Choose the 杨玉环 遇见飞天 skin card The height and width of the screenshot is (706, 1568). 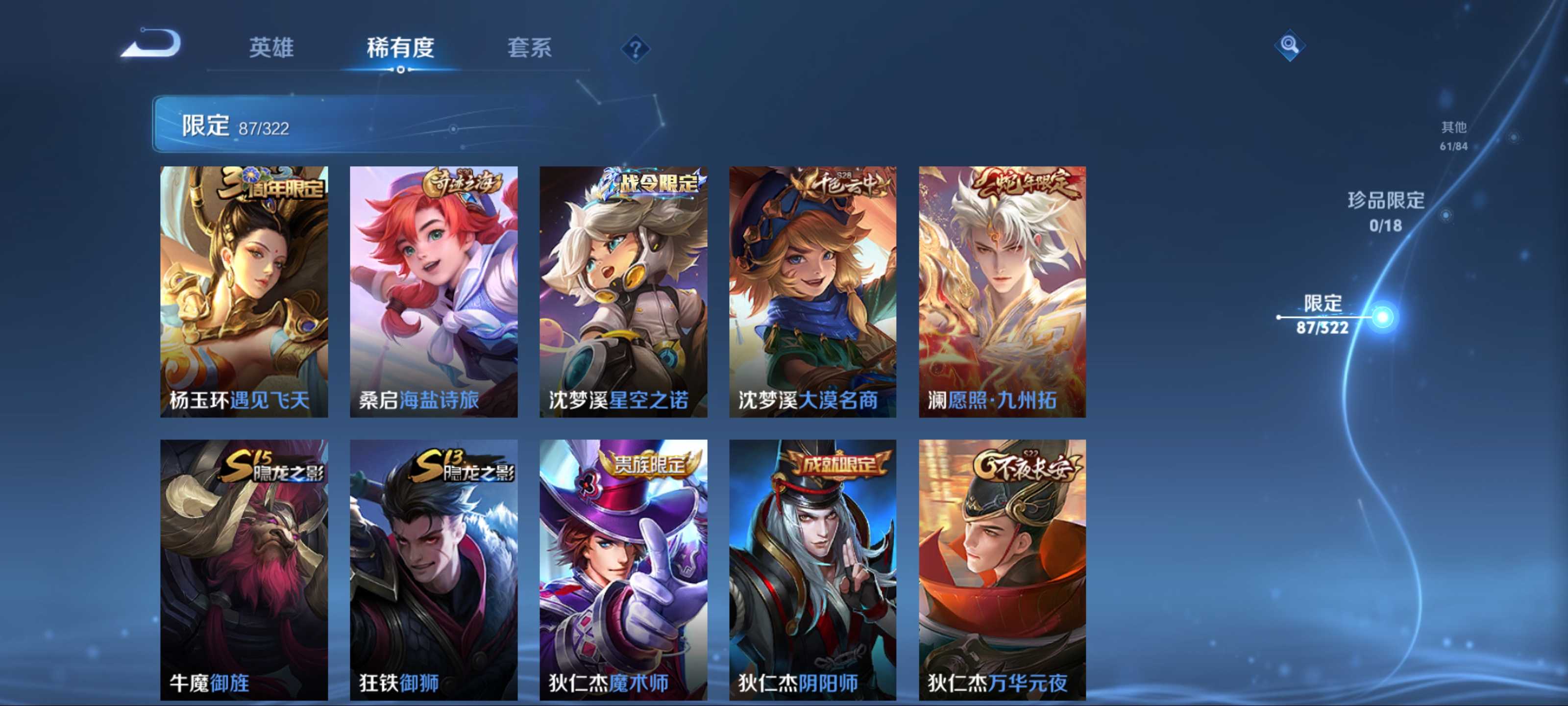point(244,291)
